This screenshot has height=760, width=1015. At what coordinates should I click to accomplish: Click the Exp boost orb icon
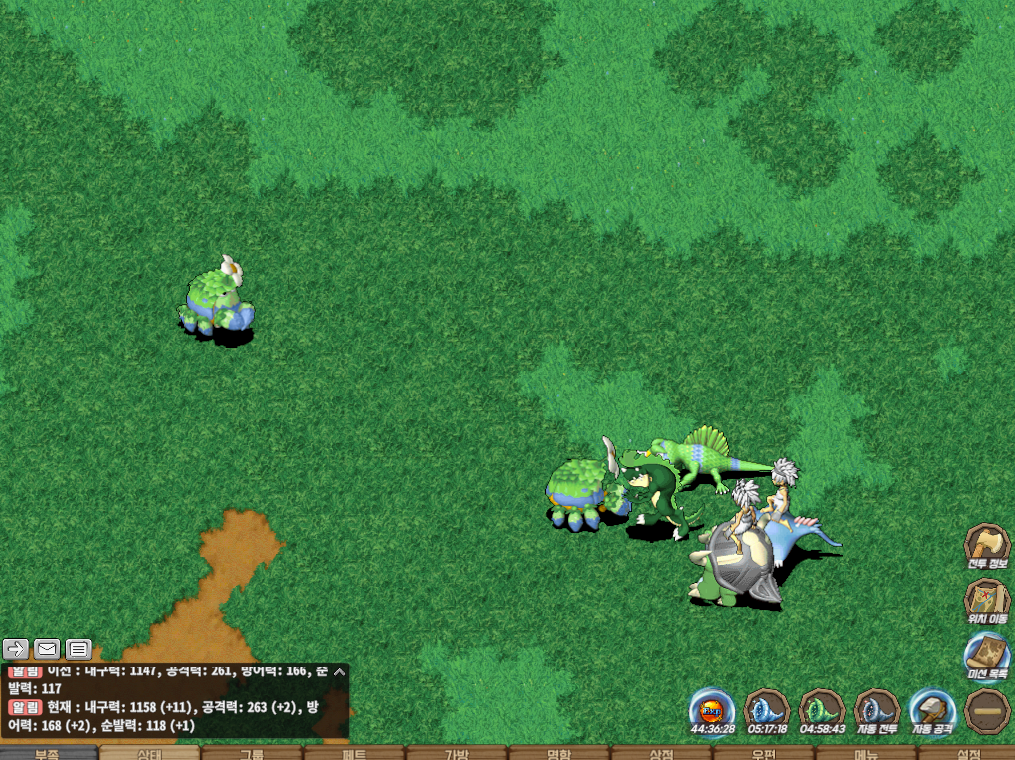(x=712, y=711)
